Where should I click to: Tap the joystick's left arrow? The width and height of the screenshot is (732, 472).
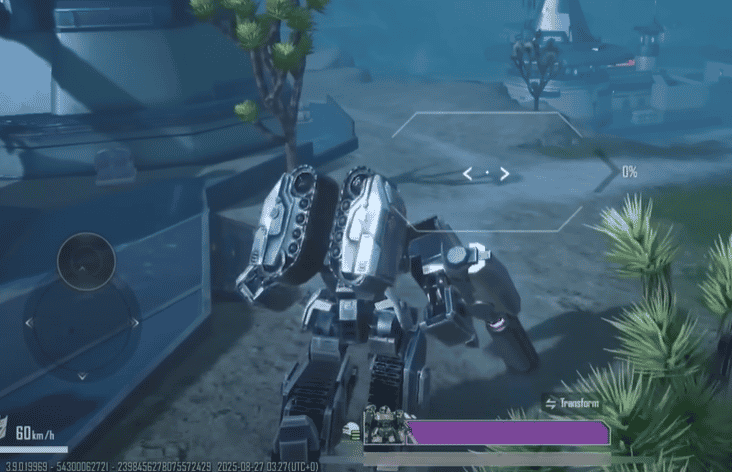click(29, 323)
